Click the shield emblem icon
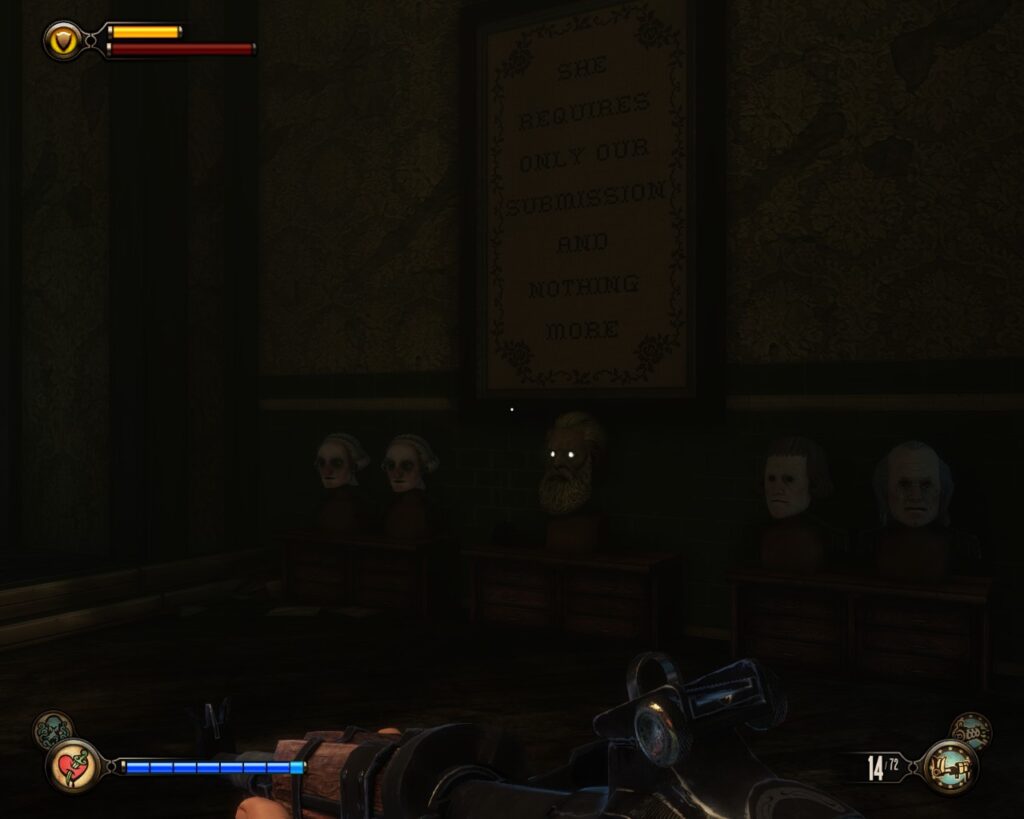Viewport: 1024px width, 819px height. pos(62,40)
